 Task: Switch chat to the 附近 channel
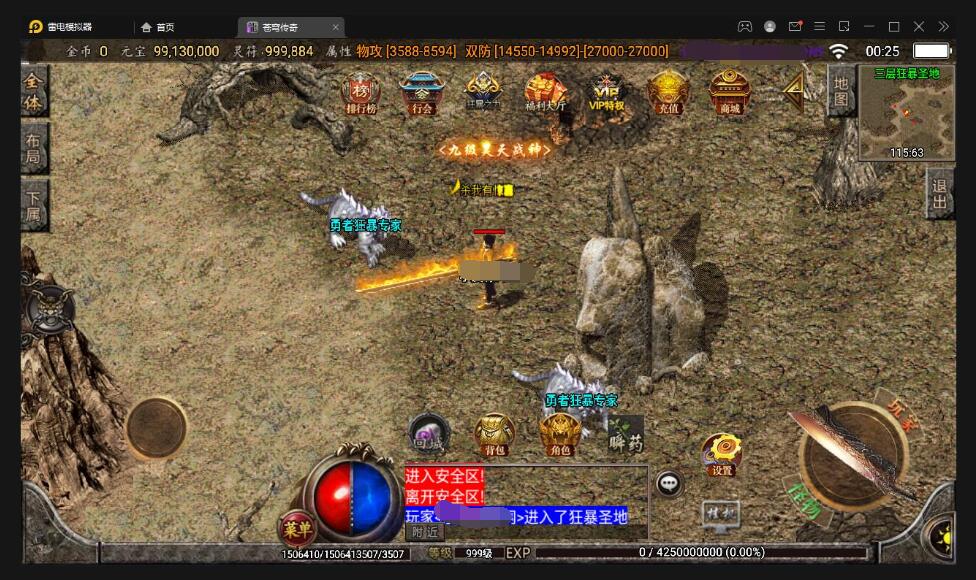tap(426, 533)
